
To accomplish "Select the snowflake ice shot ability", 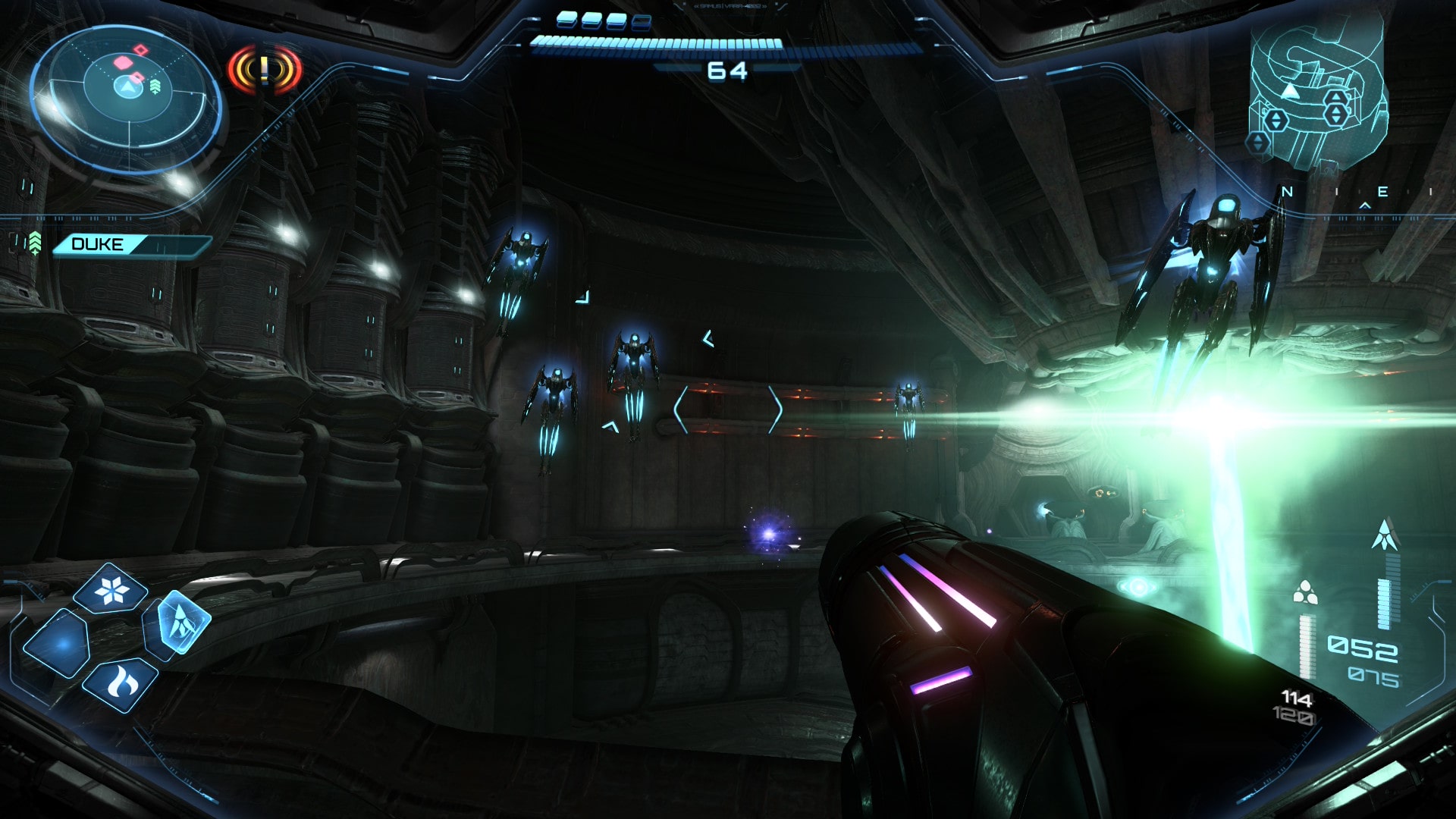I will (112, 589).
